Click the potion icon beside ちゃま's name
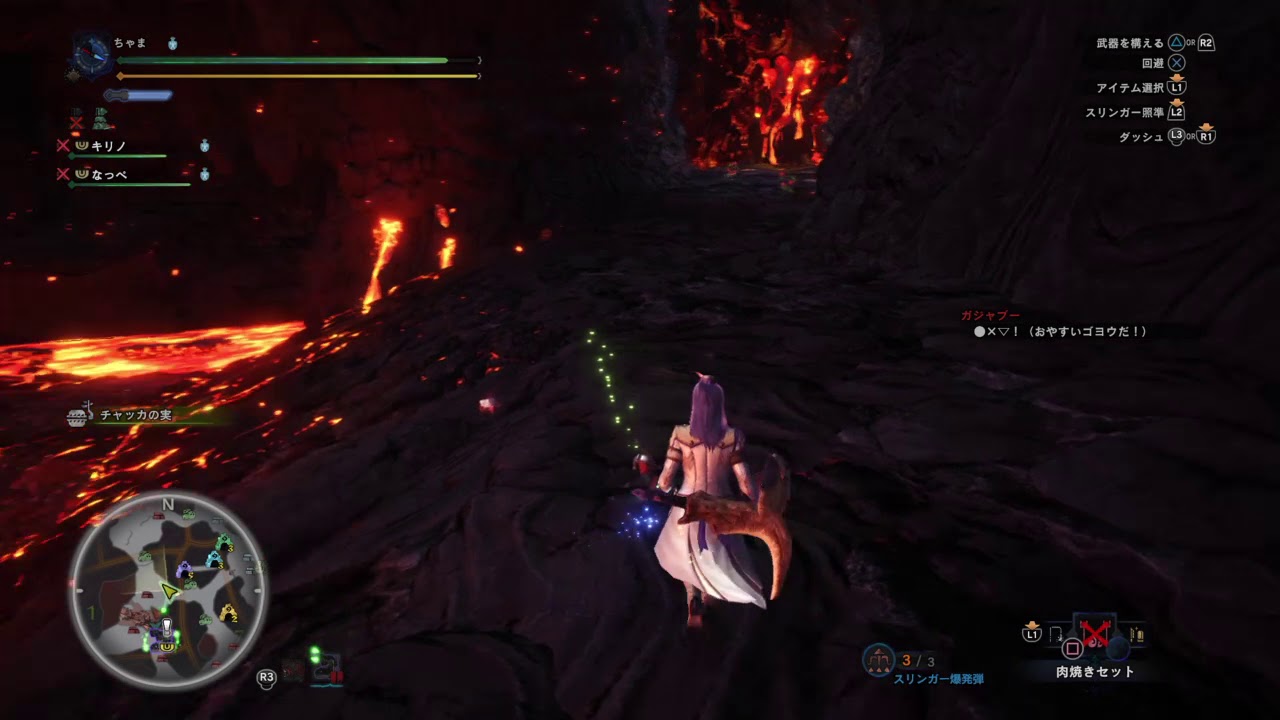 coord(172,43)
